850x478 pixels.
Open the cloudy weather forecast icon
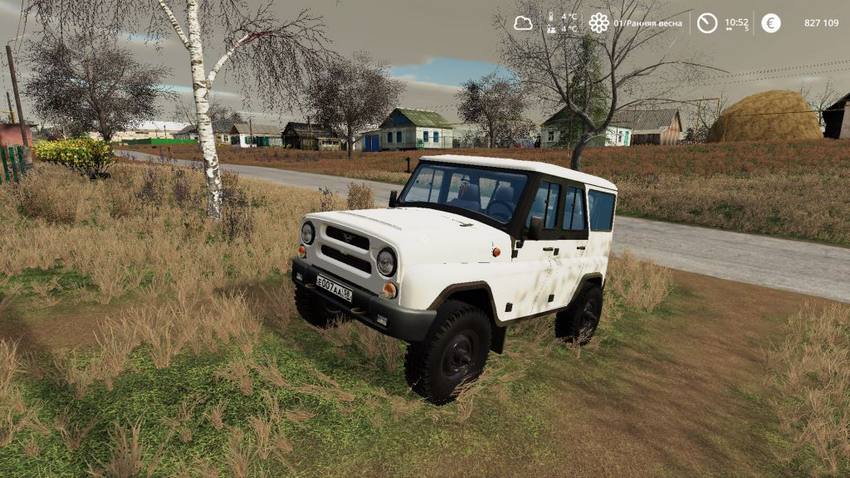523,23
